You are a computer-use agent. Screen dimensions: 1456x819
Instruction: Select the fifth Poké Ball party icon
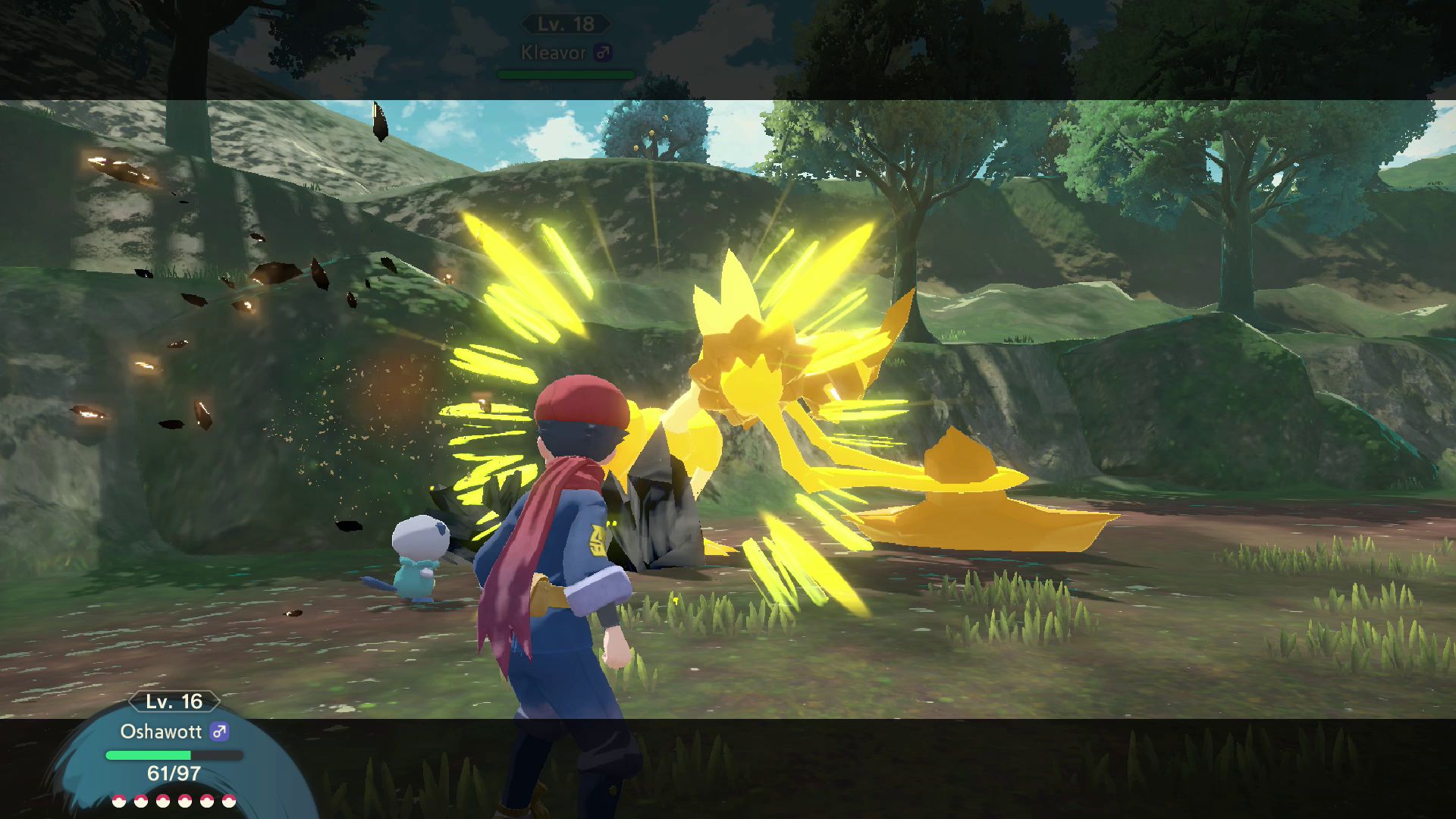coord(206,800)
